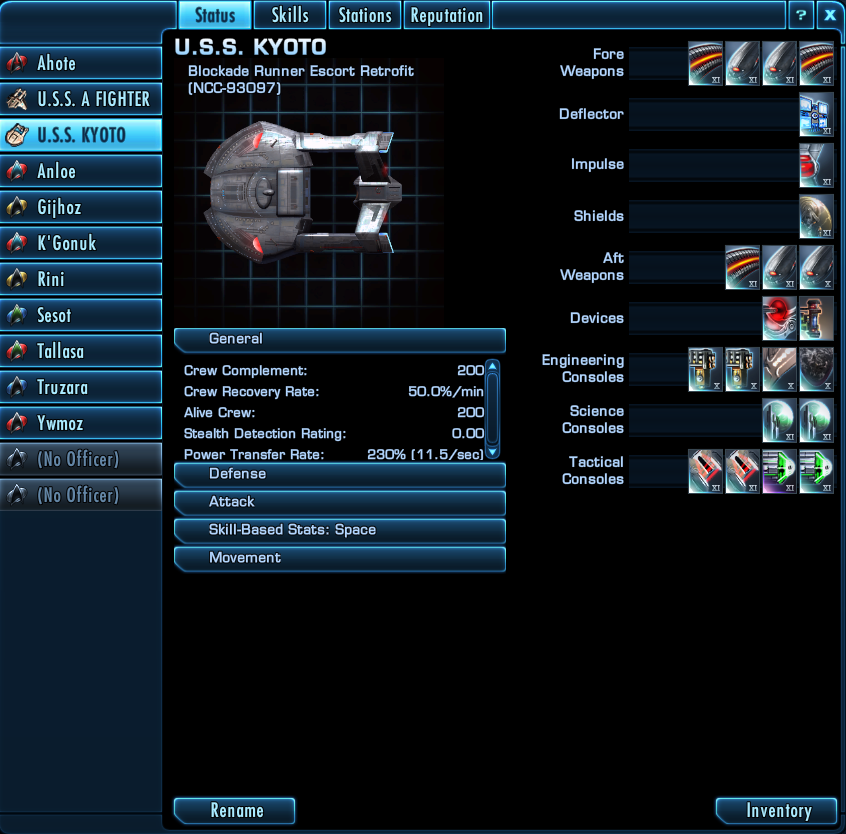Select the Deflector equipment slot icon
This screenshot has width=846, height=834.
816,115
